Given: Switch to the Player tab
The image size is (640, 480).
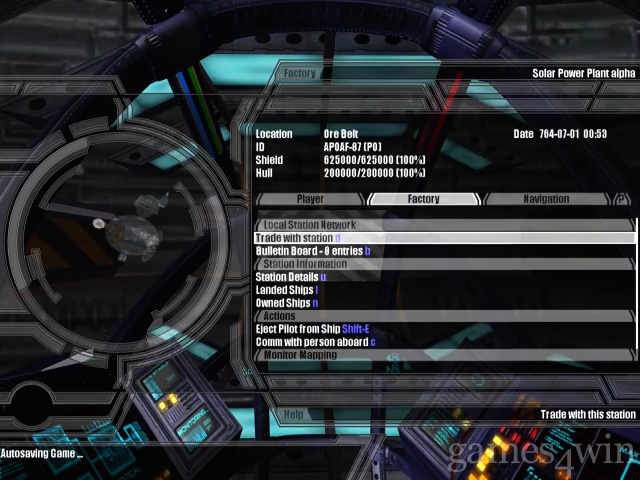Looking at the screenshot, I should coord(311,199).
